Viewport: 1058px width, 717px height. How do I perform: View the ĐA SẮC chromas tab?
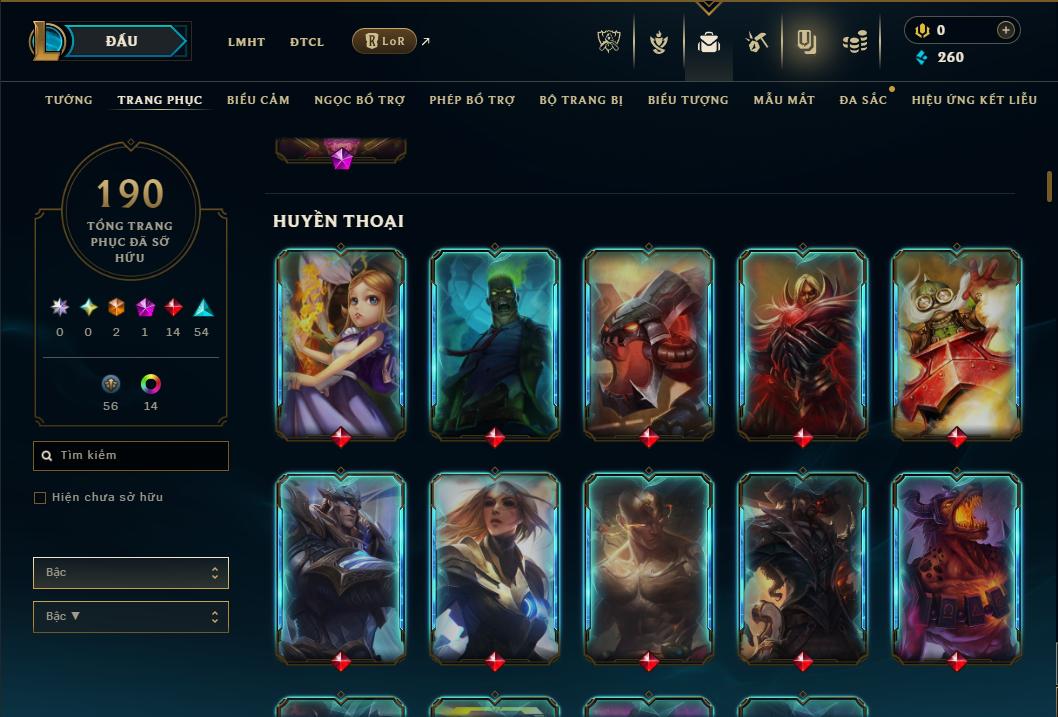pos(863,100)
